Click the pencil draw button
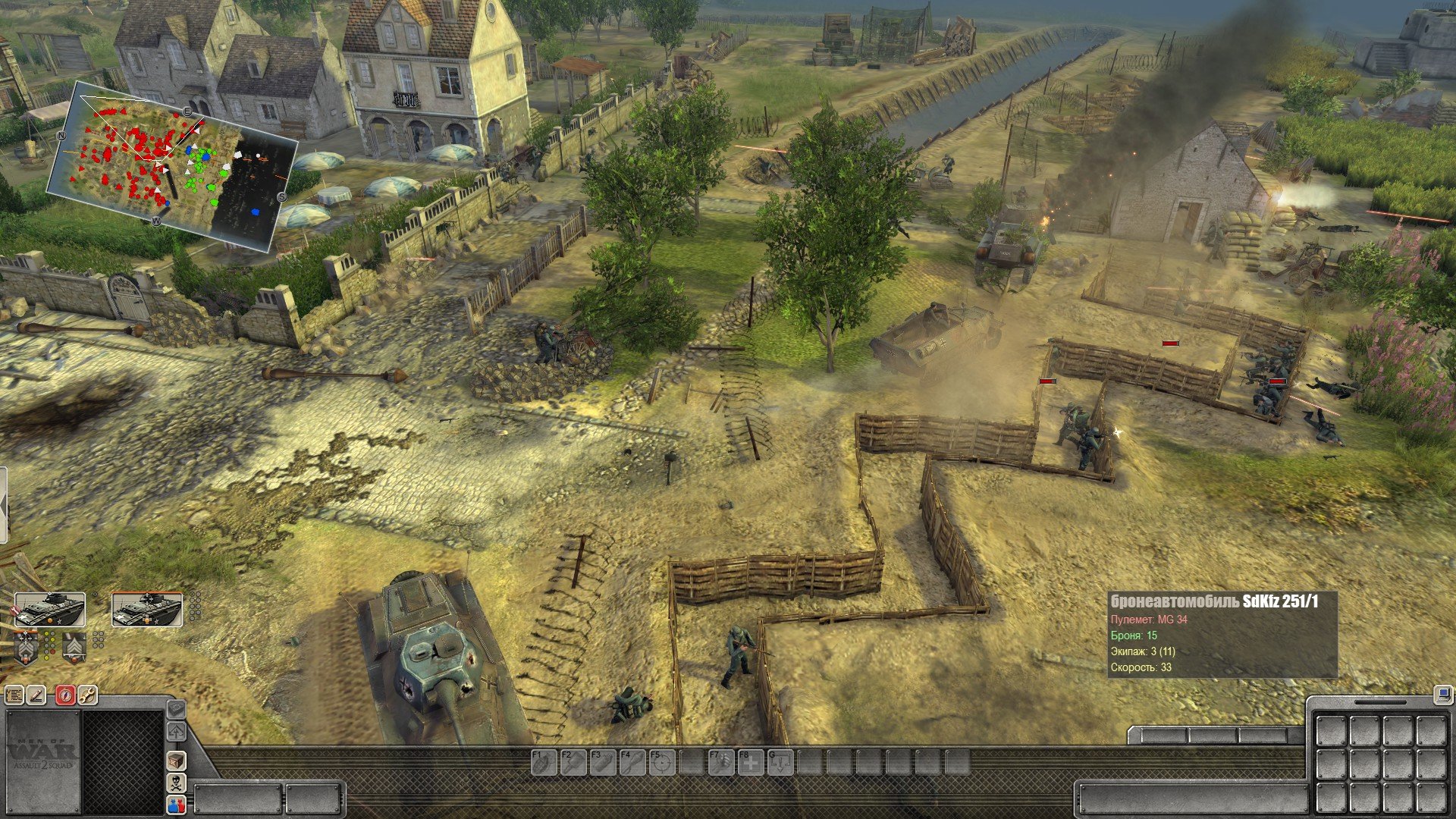This screenshot has width=1456, height=819. click(x=36, y=695)
